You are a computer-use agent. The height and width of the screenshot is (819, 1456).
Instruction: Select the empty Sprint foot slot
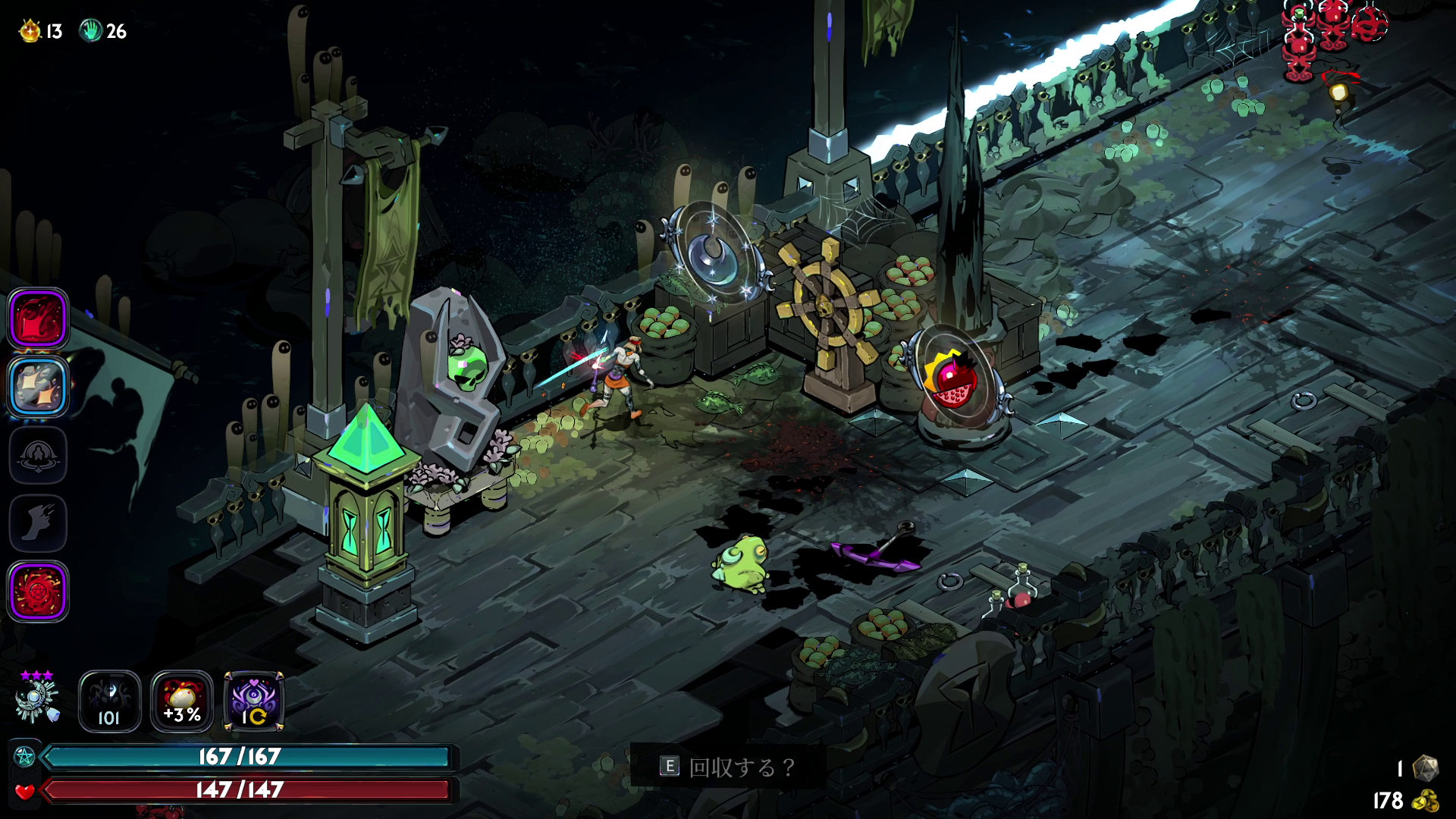click(x=38, y=523)
